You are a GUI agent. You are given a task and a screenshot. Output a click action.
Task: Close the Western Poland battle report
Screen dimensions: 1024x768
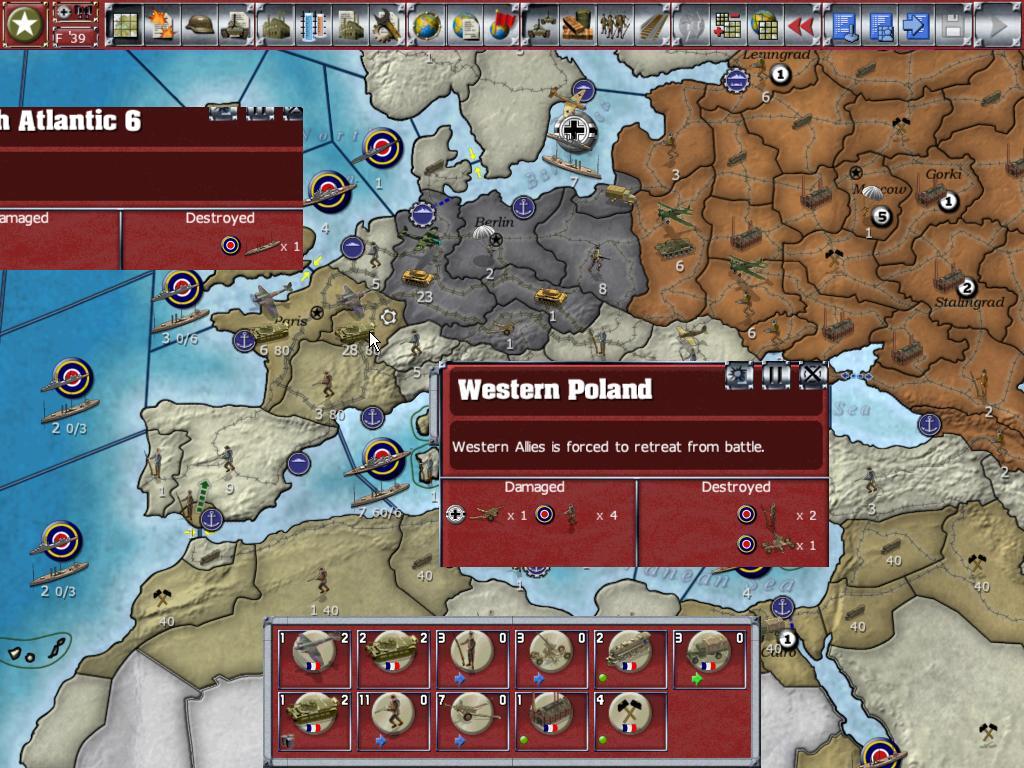[813, 376]
